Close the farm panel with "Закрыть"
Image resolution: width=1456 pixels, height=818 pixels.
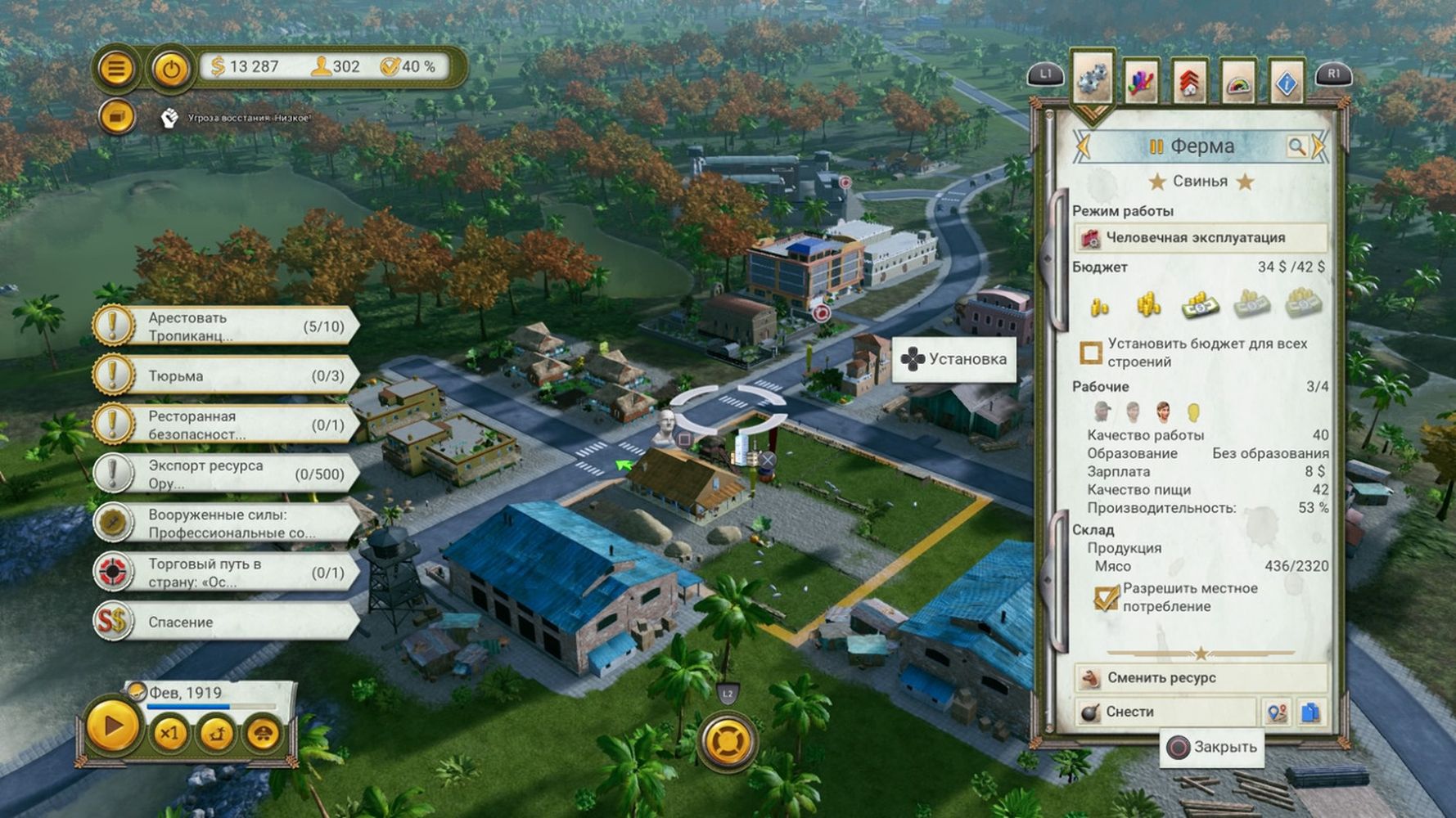pyautogui.click(x=1212, y=747)
